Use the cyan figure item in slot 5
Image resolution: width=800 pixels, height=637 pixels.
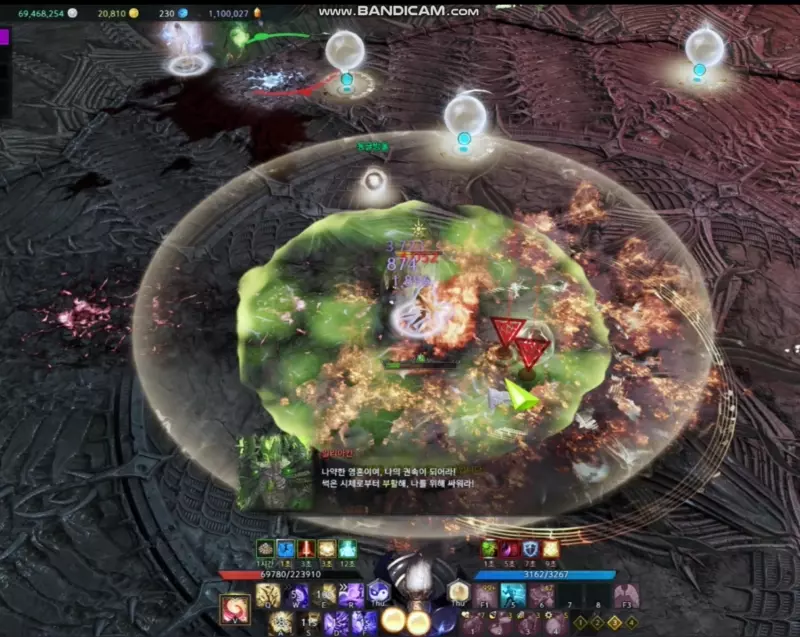click(513, 596)
